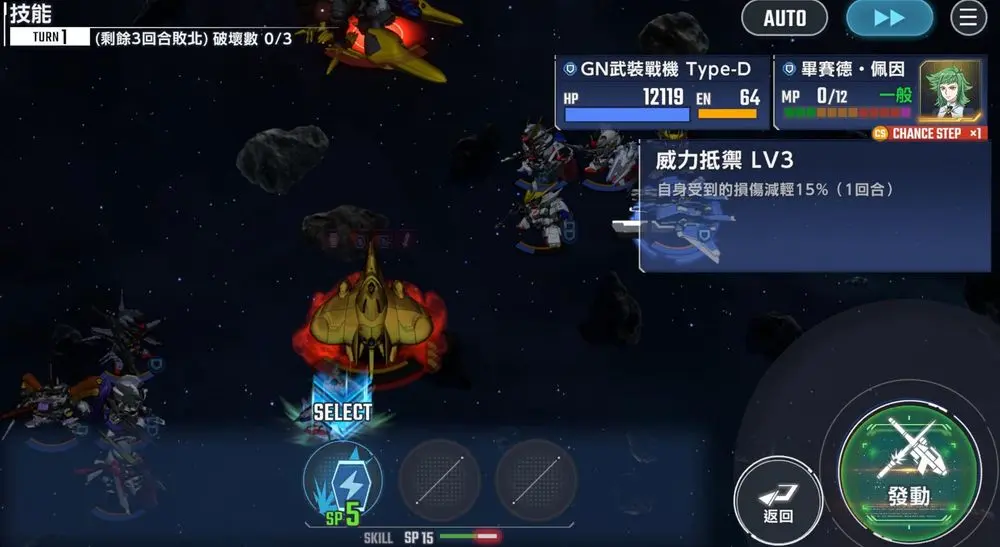Screen dimensions: 1000x547
Task: Open the hamburger menu
Action: point(968,18)
